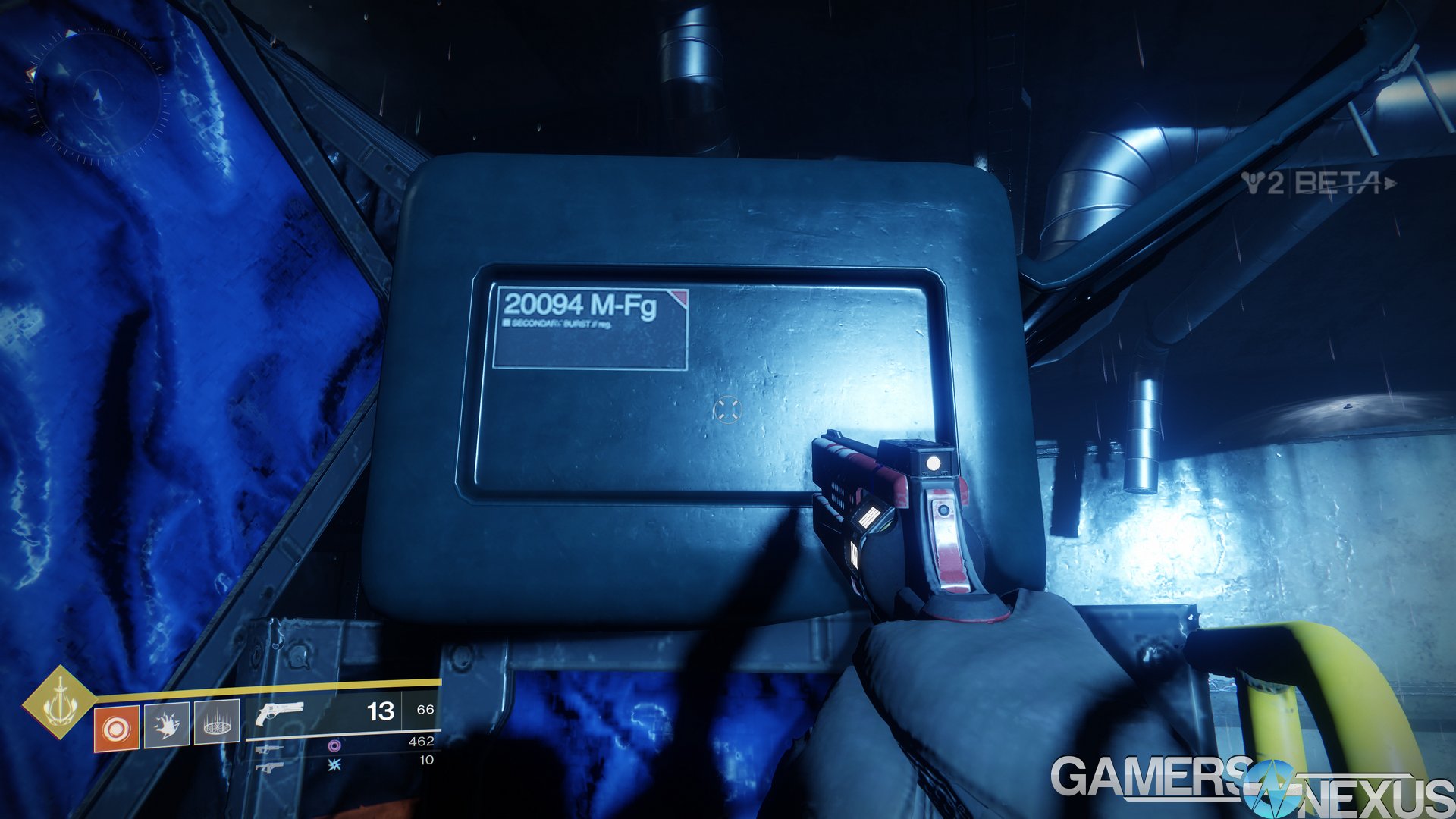Click the circular radar tracker

97,96
